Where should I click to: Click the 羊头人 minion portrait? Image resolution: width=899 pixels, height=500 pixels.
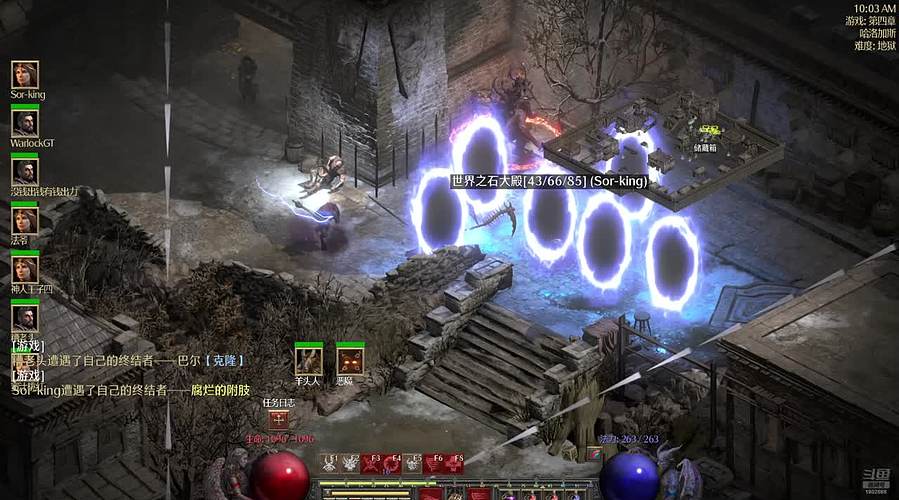(x=308, y=360)
